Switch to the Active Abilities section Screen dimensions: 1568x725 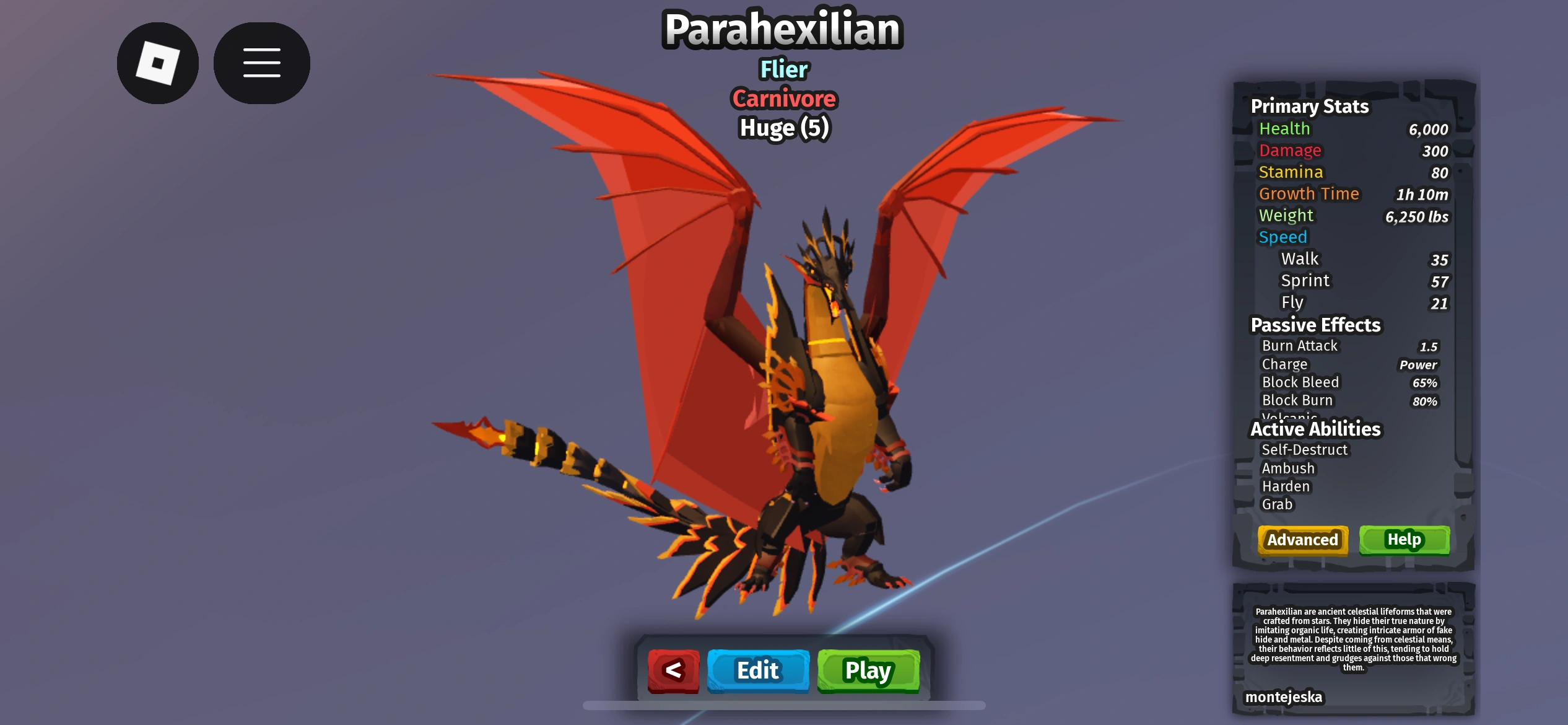pyautogui.click(x=1315, y=429)
